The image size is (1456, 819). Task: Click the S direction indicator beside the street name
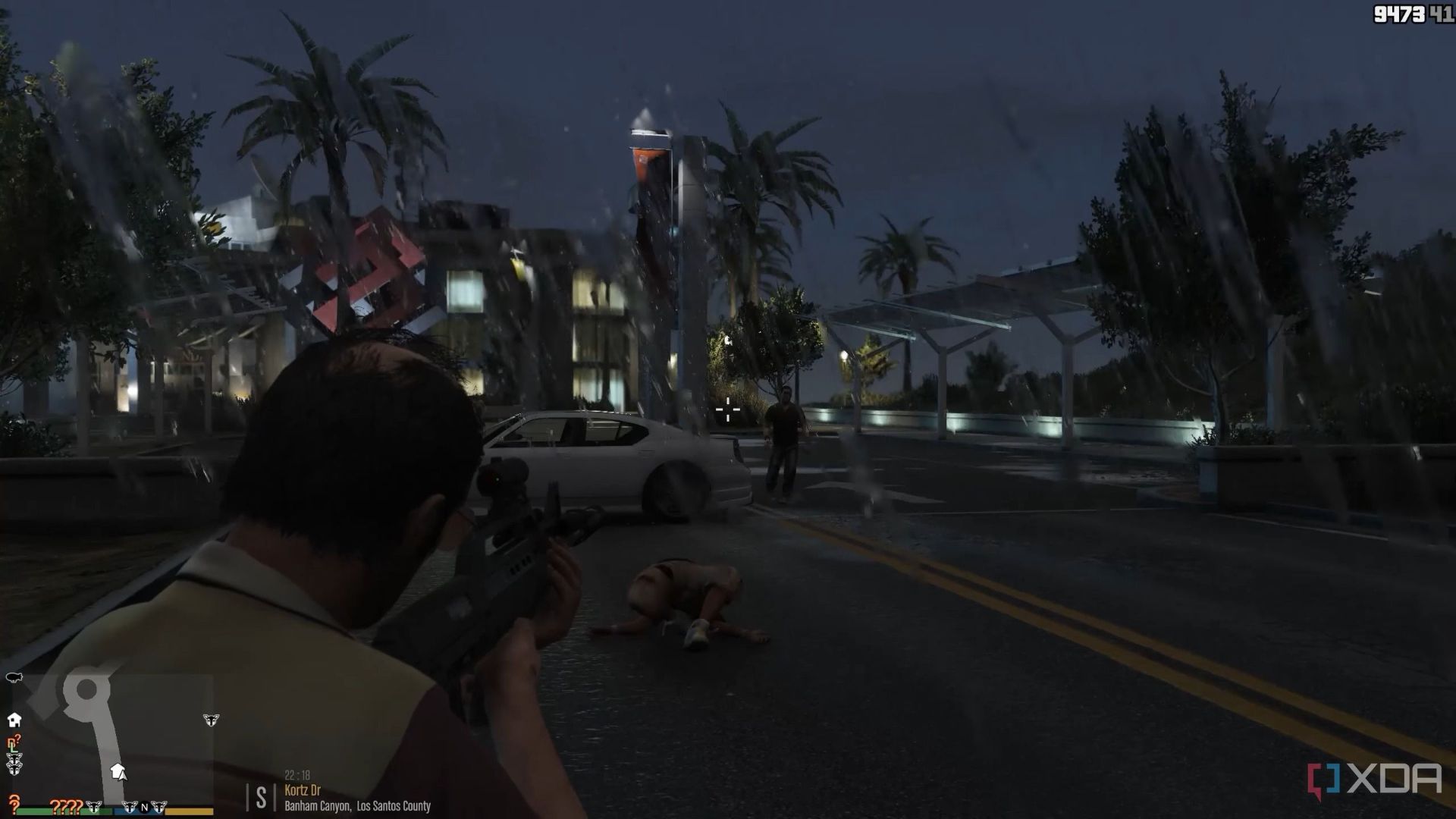coord(261,796)
